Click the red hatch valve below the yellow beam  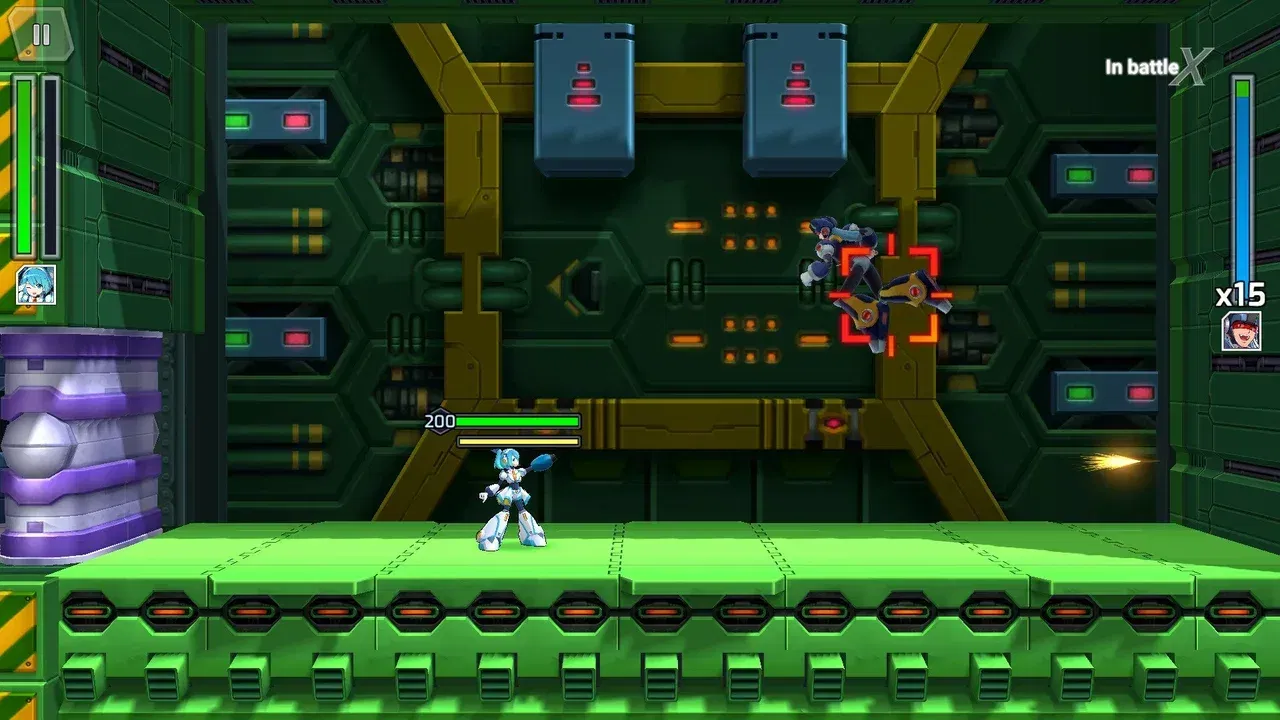(833, 425)
